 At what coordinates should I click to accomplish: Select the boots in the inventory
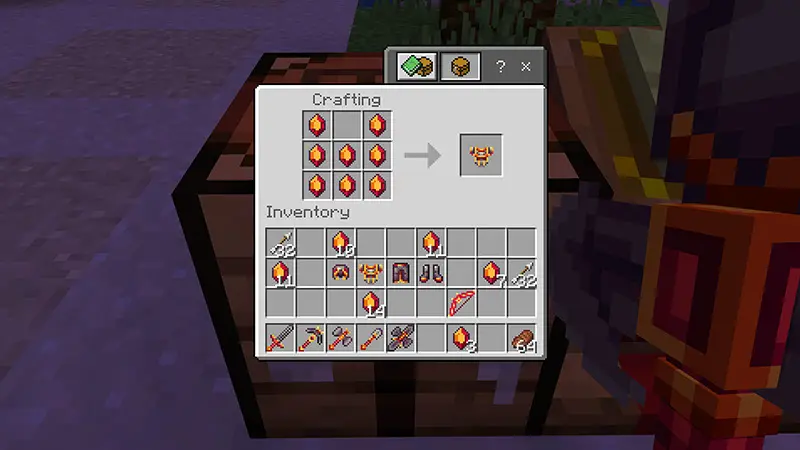[431, 272]
